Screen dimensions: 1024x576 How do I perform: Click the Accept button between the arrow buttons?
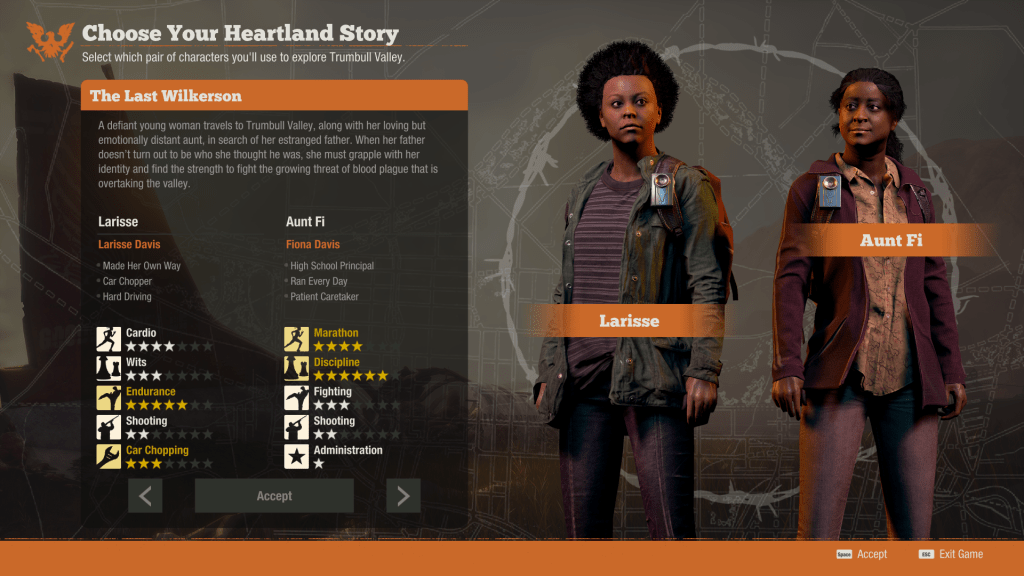point(274,496)
